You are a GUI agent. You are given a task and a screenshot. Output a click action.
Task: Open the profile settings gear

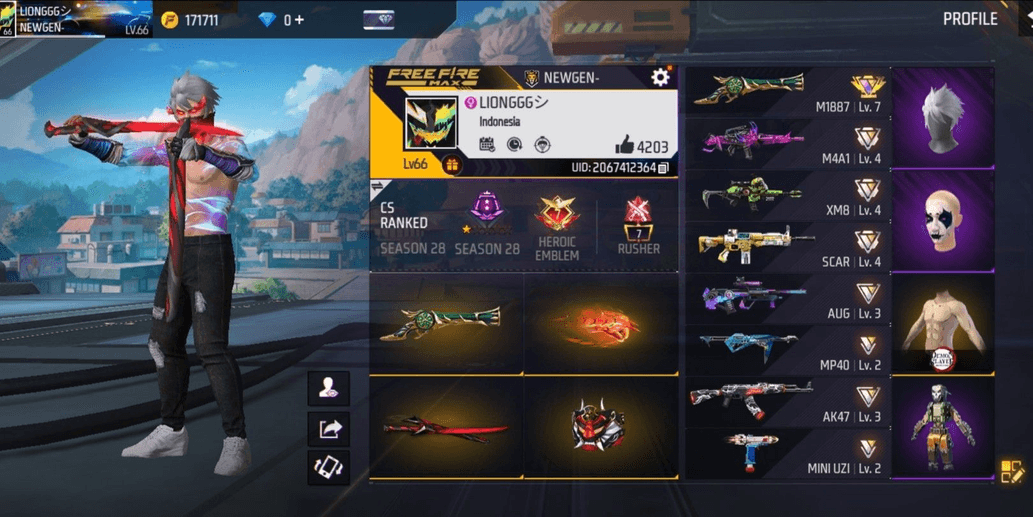pos(660,78)
